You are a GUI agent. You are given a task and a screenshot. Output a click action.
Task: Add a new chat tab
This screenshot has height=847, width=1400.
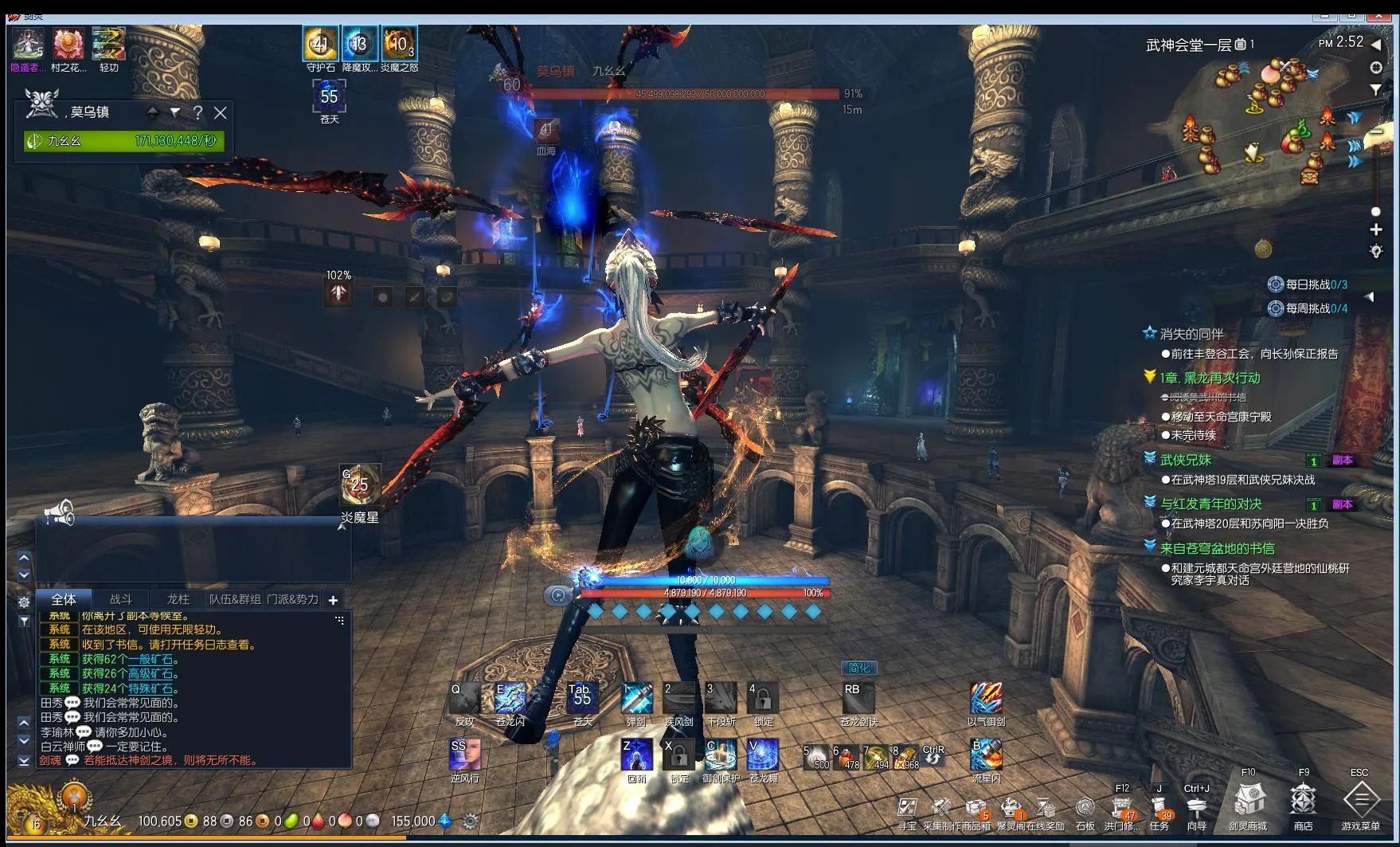point(333,600)
